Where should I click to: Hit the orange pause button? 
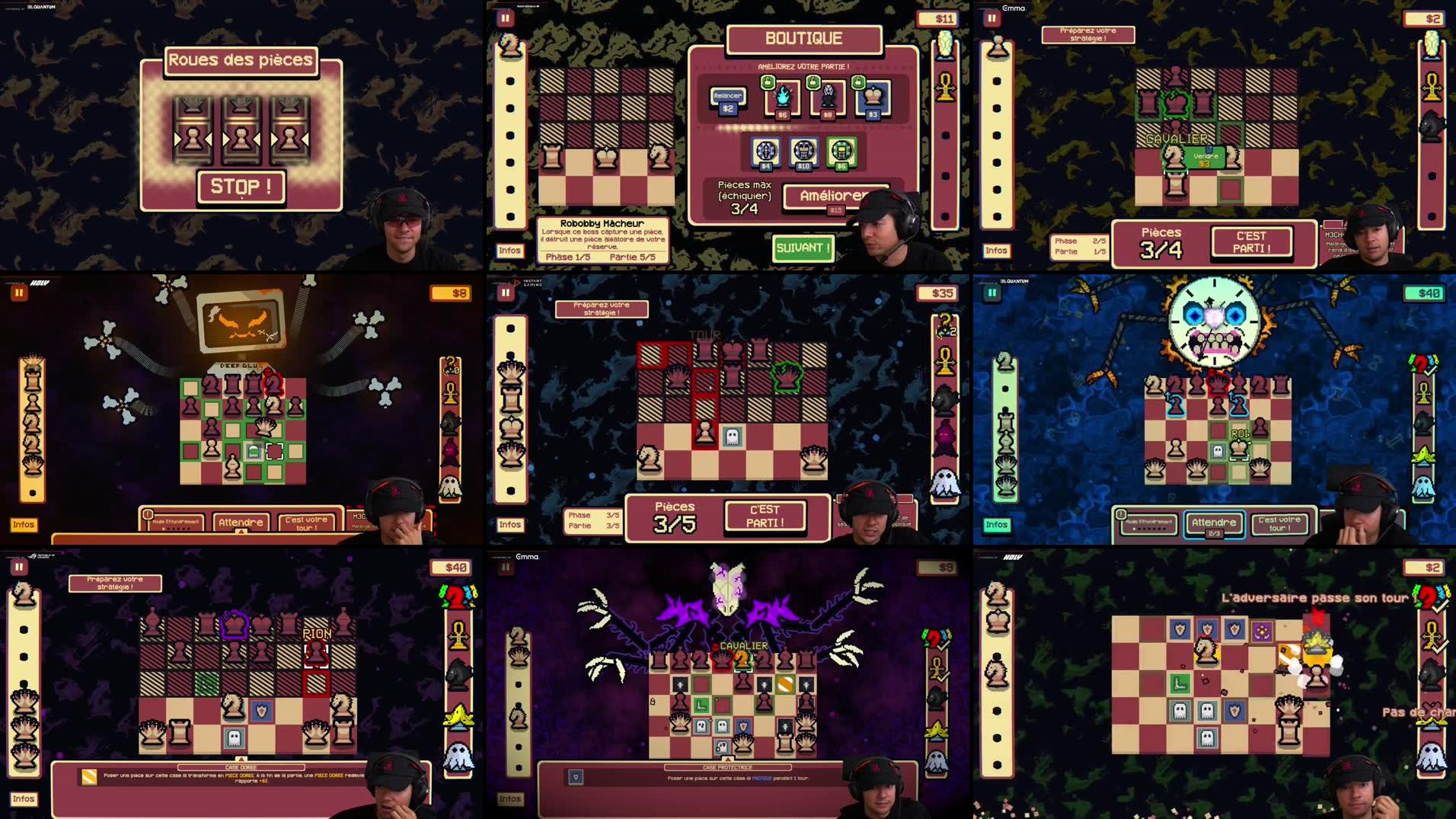point(19,293)
